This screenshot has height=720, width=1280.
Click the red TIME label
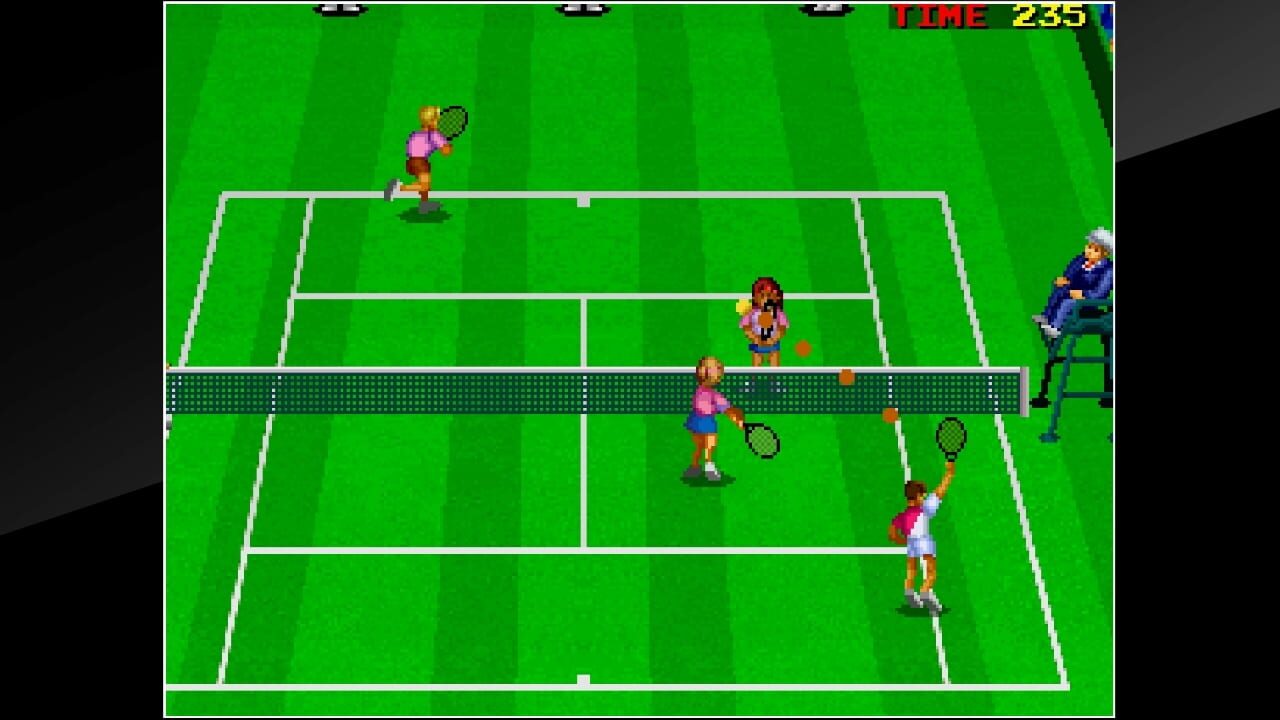pos(938,16)
